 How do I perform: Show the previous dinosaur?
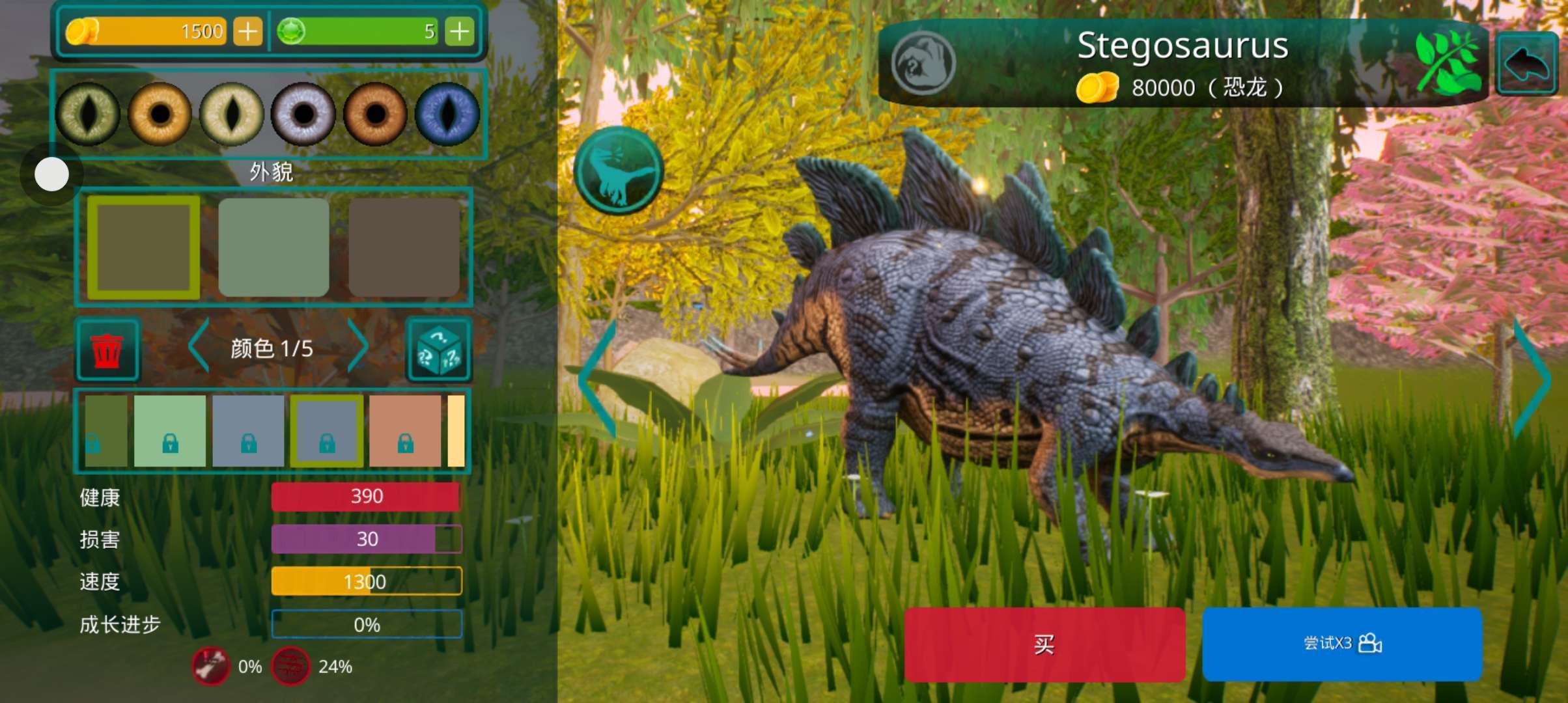598,379
